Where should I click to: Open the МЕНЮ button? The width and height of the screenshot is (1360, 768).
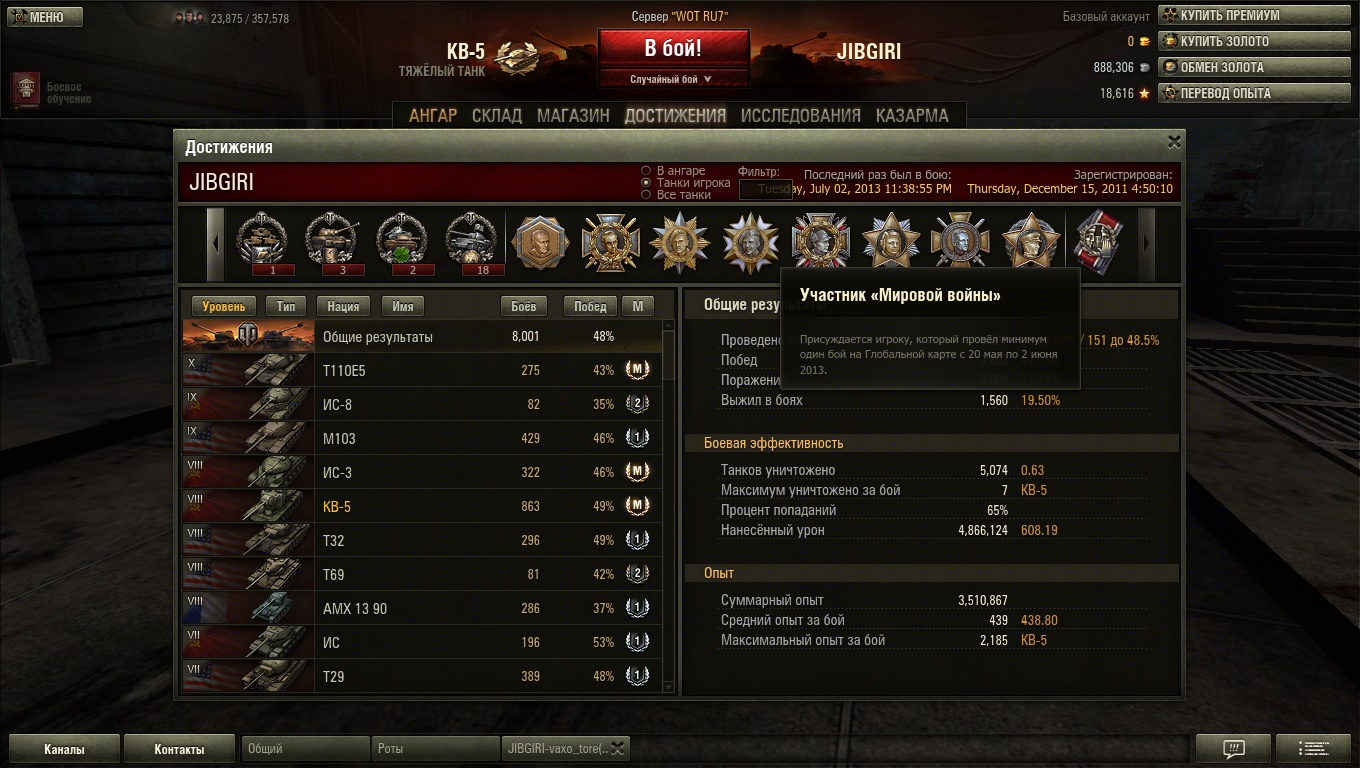[42, 17]
